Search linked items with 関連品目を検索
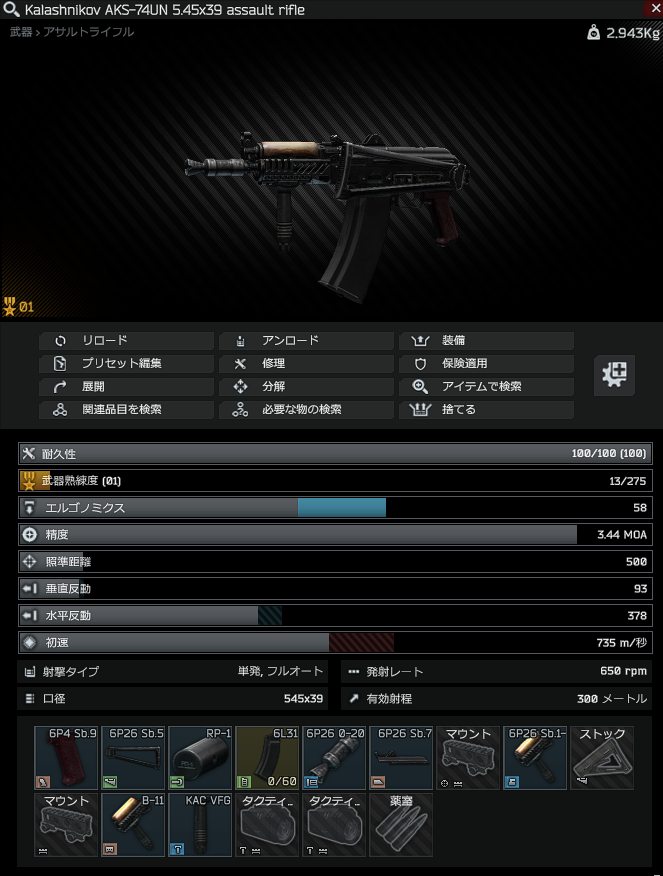Viewport: 663px width, 876px height. click(127, 410)
